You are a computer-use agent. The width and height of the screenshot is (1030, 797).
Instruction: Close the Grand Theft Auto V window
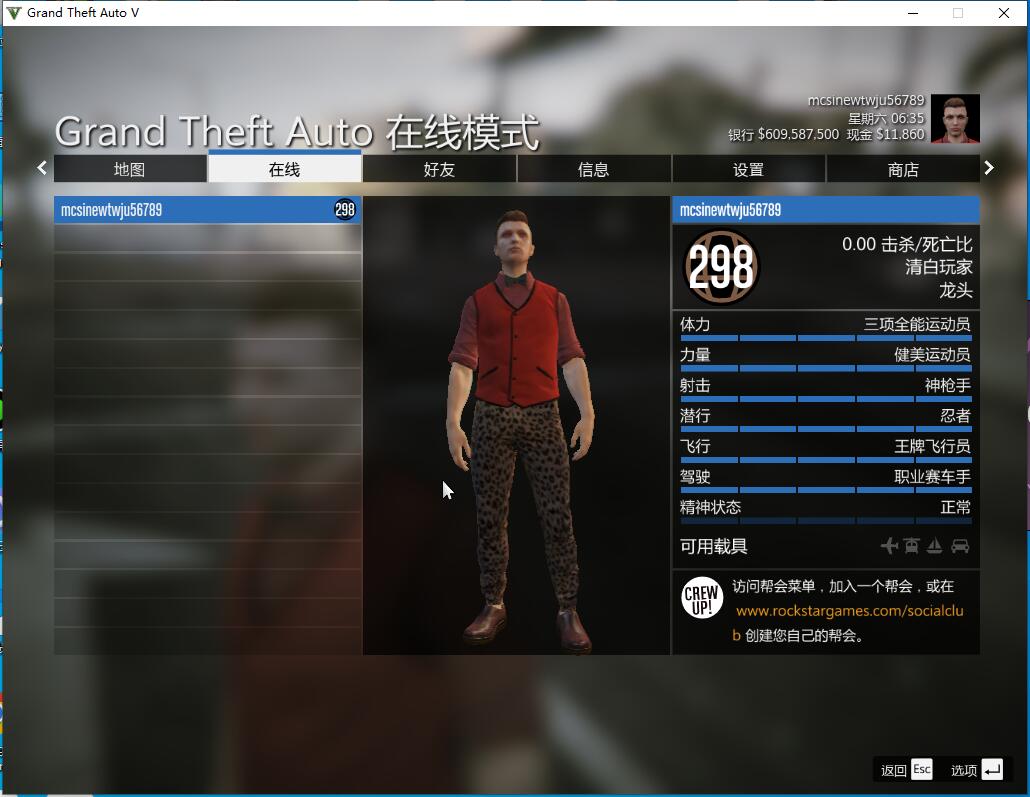tap(1004, 13)
